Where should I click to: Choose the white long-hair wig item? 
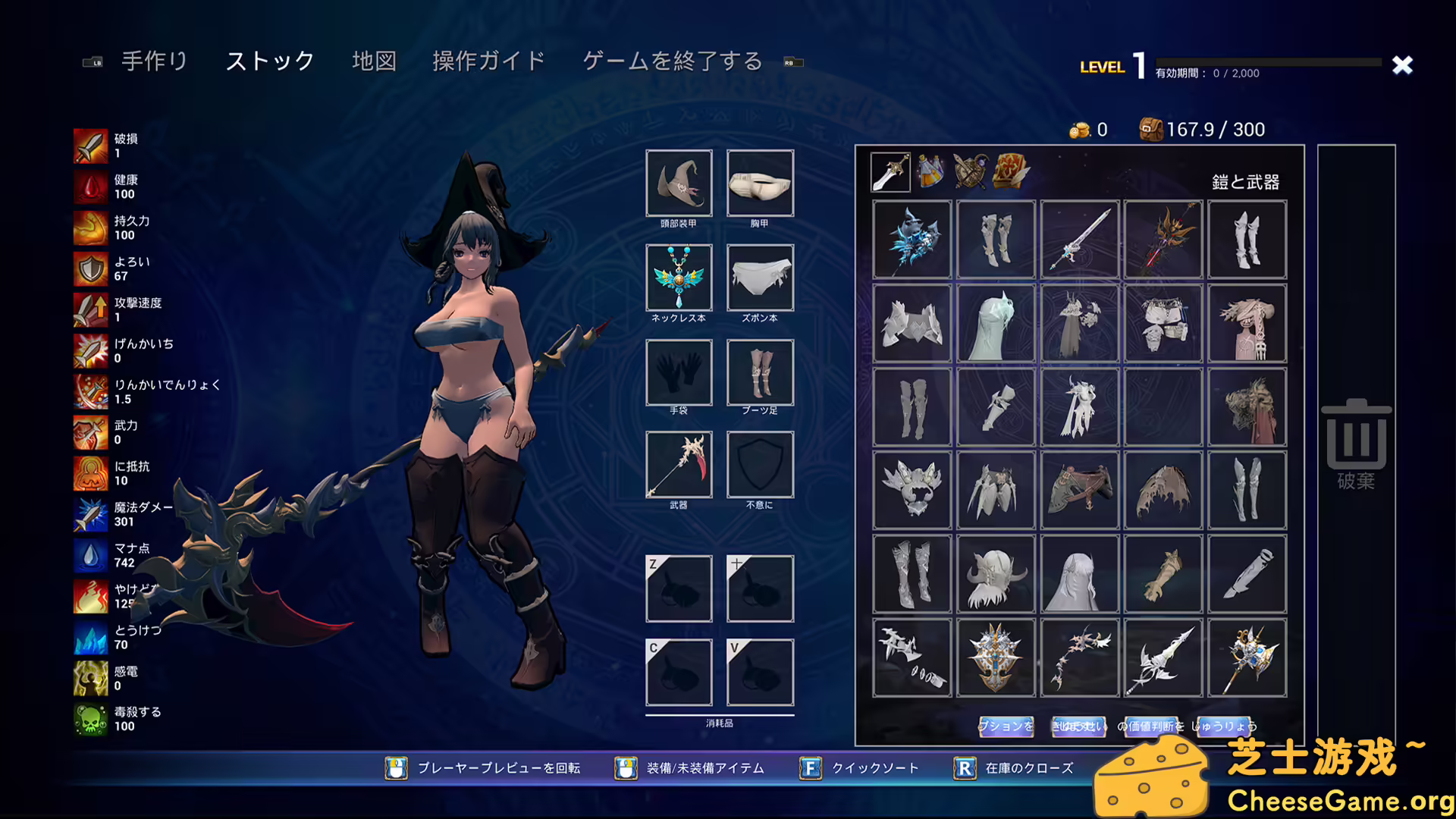pyautogui.click(x=1080, y=574)
